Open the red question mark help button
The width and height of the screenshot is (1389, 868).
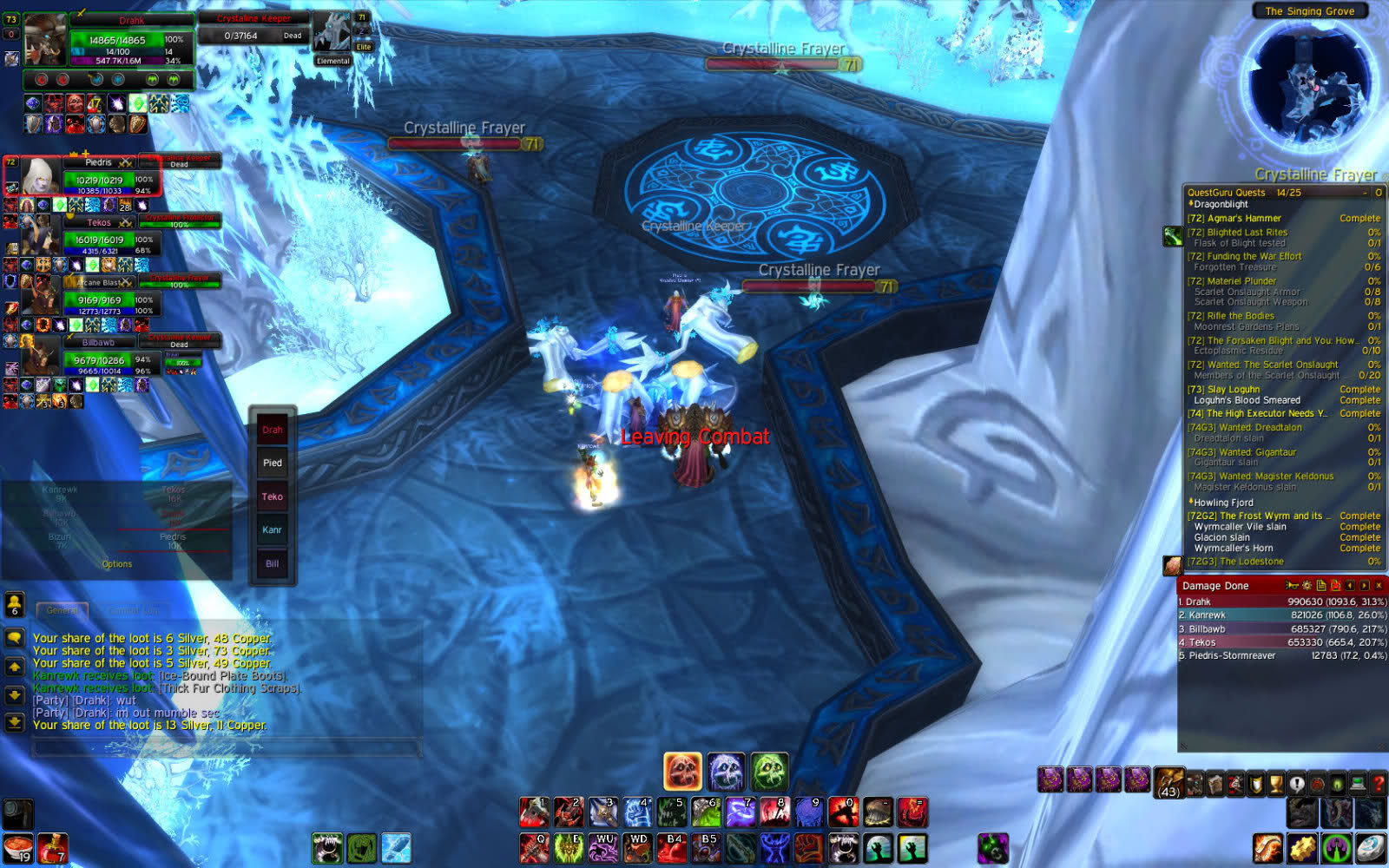(x=1378, y=784)
